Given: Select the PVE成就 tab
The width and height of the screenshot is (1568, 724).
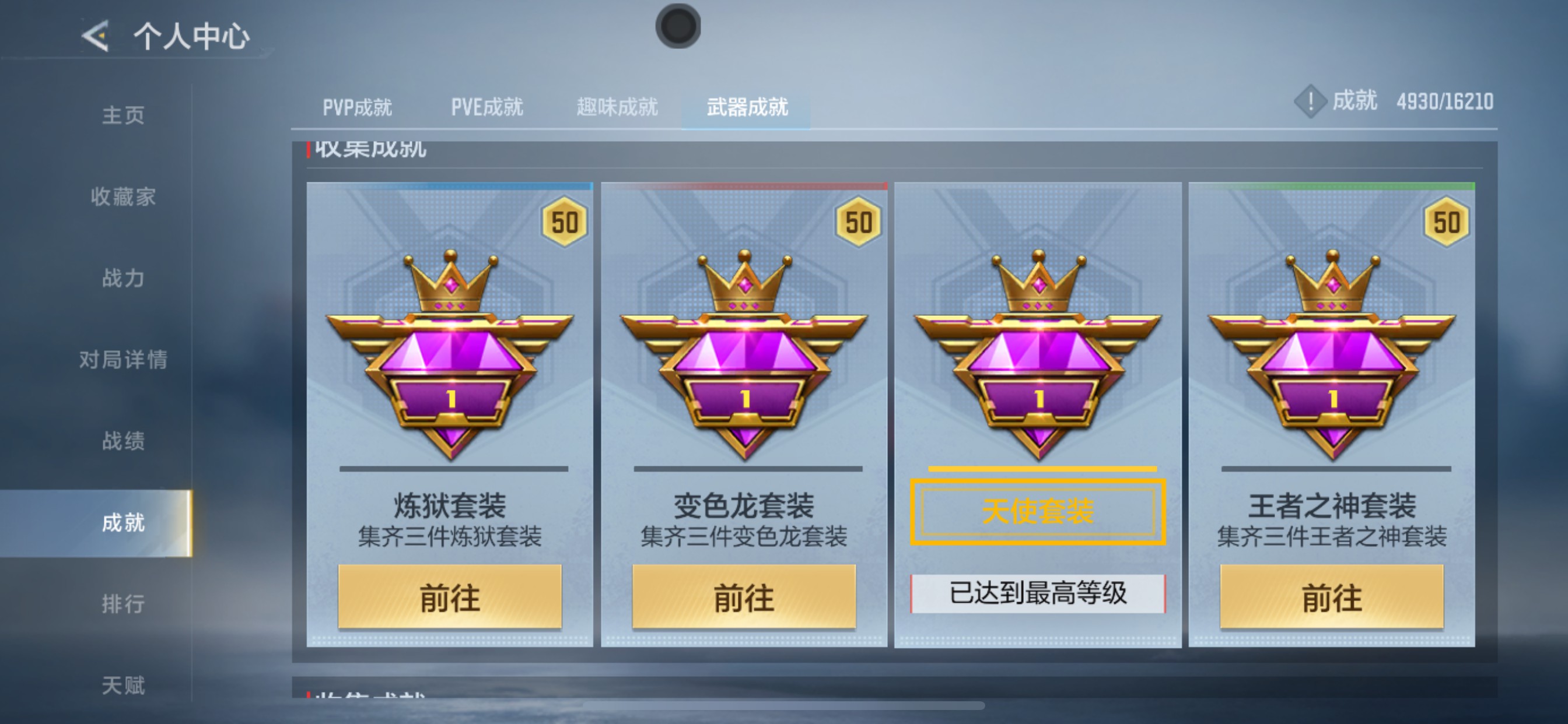Looking at the screenshot, I should [486, 107].
